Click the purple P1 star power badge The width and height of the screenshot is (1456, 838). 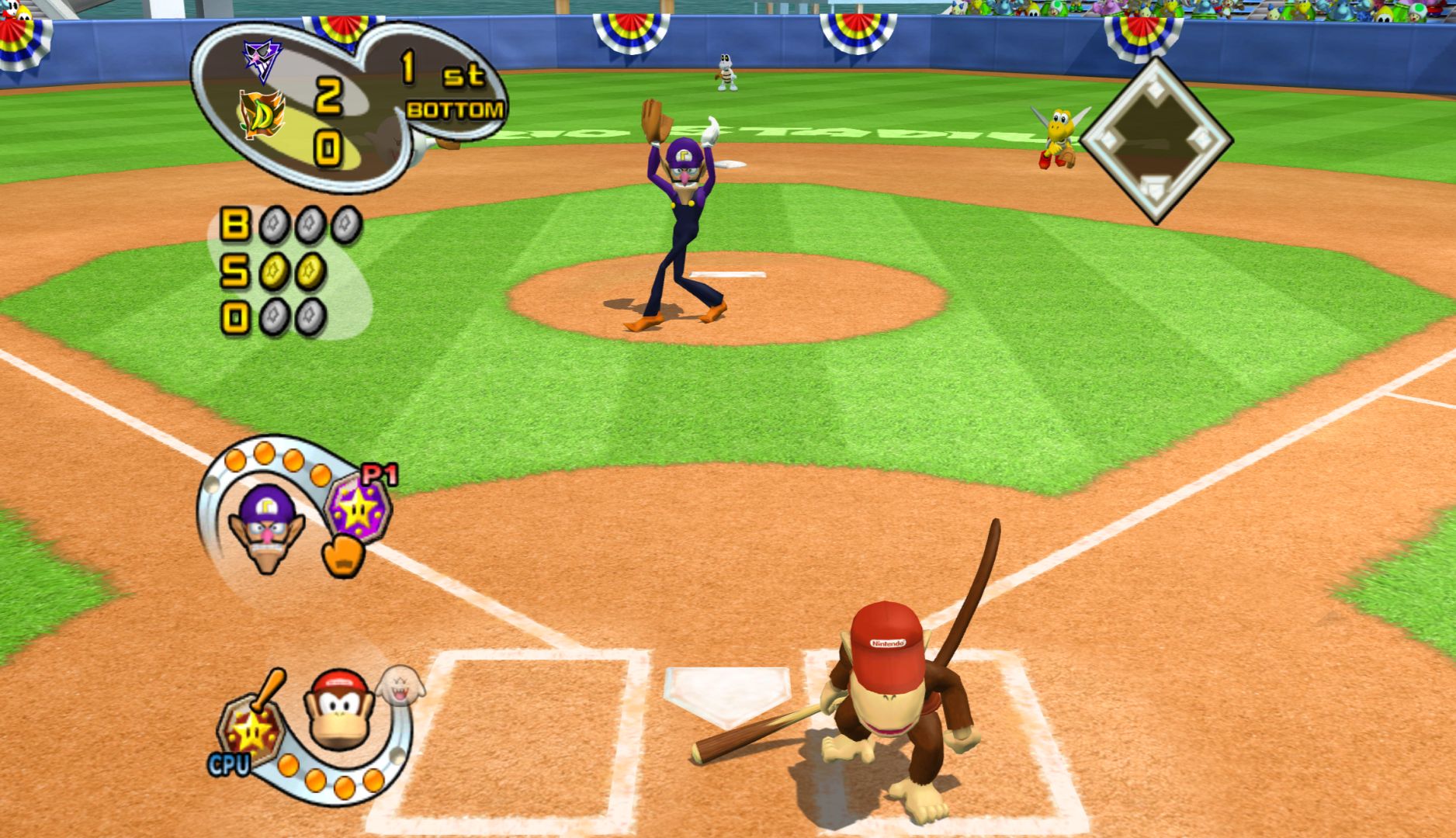pyautogui.click(x=358, y=508)
